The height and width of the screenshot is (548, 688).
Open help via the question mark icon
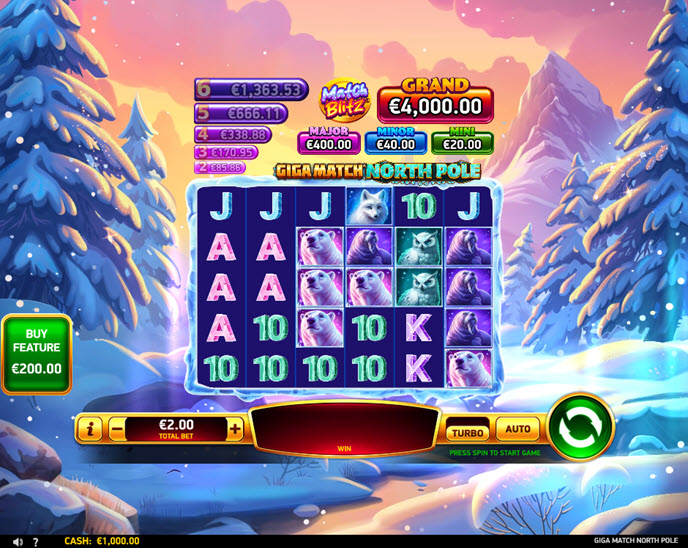(35, 541)
